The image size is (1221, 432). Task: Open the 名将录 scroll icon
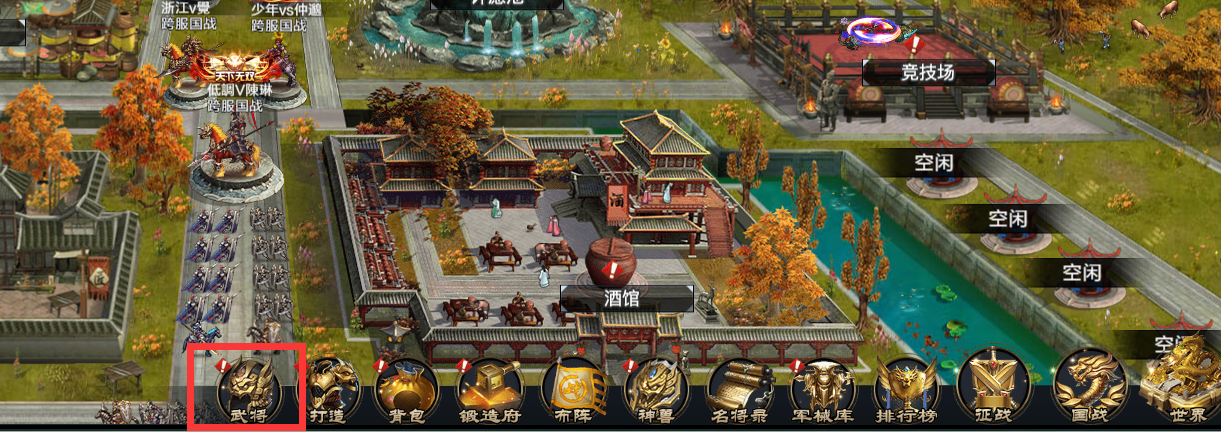pos(740,392)
